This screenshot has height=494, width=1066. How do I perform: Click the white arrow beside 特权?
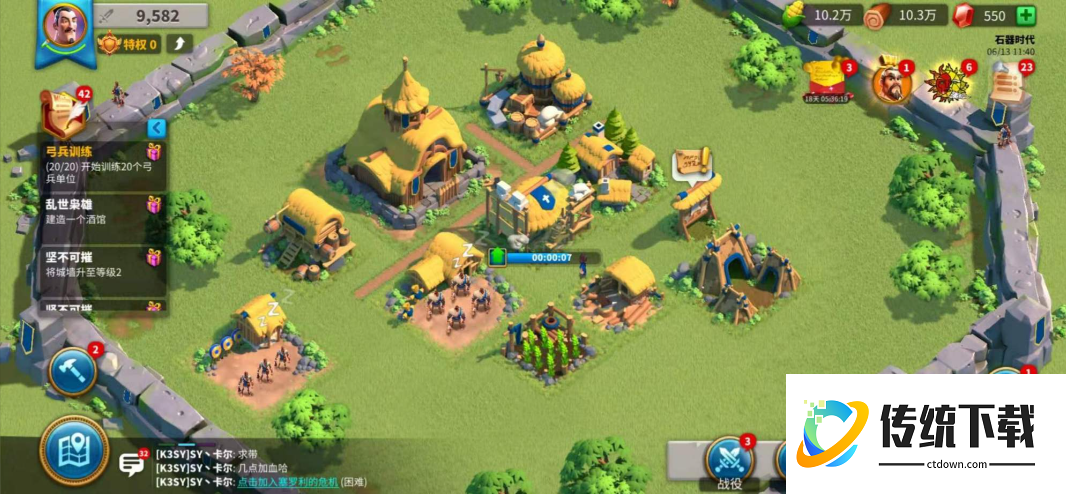(x=180, y=43)
